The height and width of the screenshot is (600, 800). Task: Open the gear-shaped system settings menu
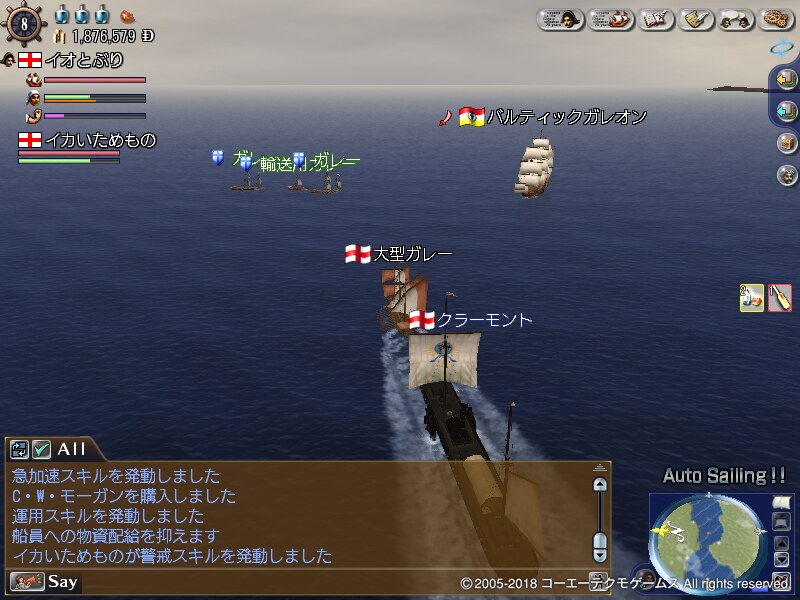(776, 19)
